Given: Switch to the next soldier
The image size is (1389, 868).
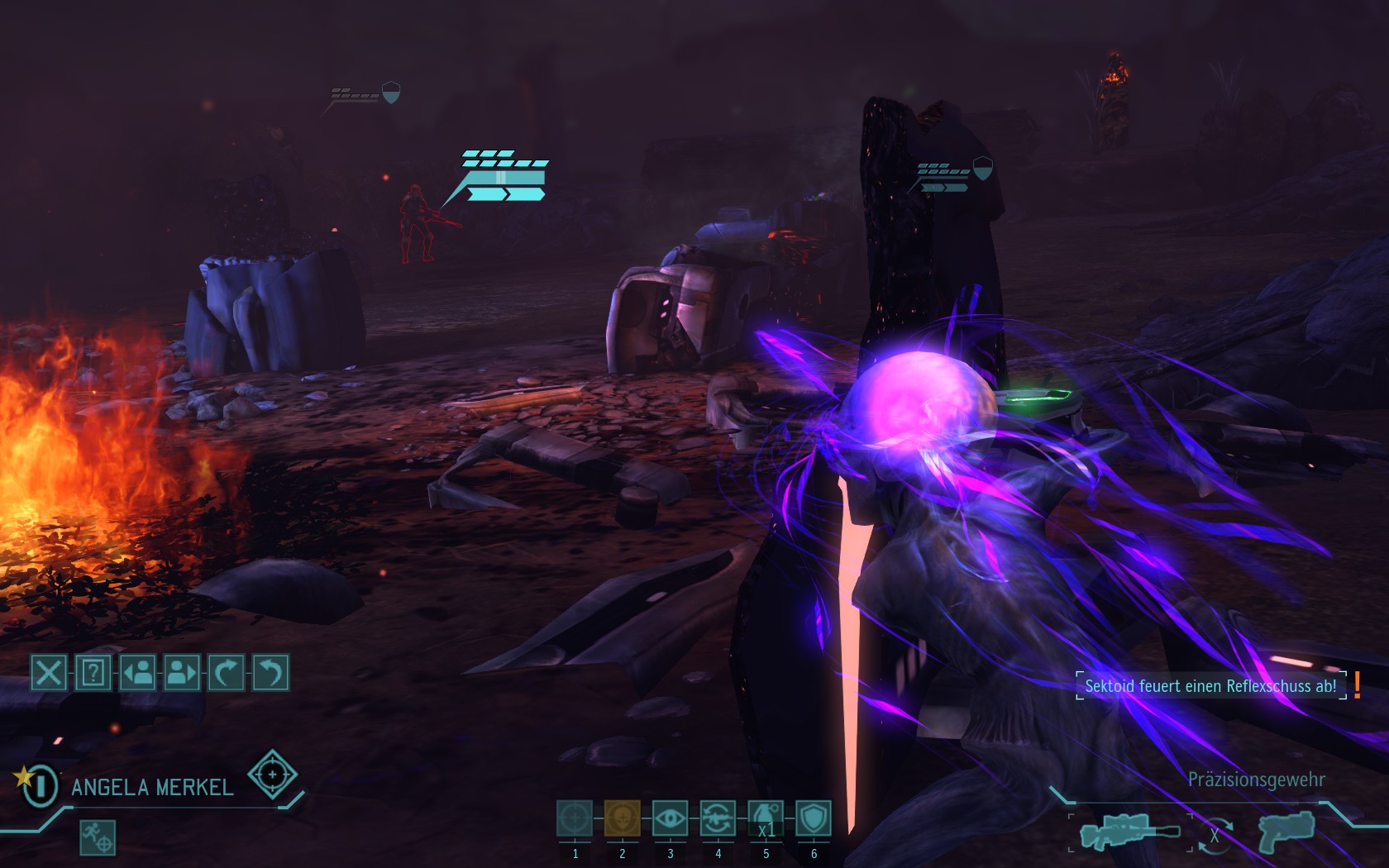Looking at the screenshot, I should [182, 673].
